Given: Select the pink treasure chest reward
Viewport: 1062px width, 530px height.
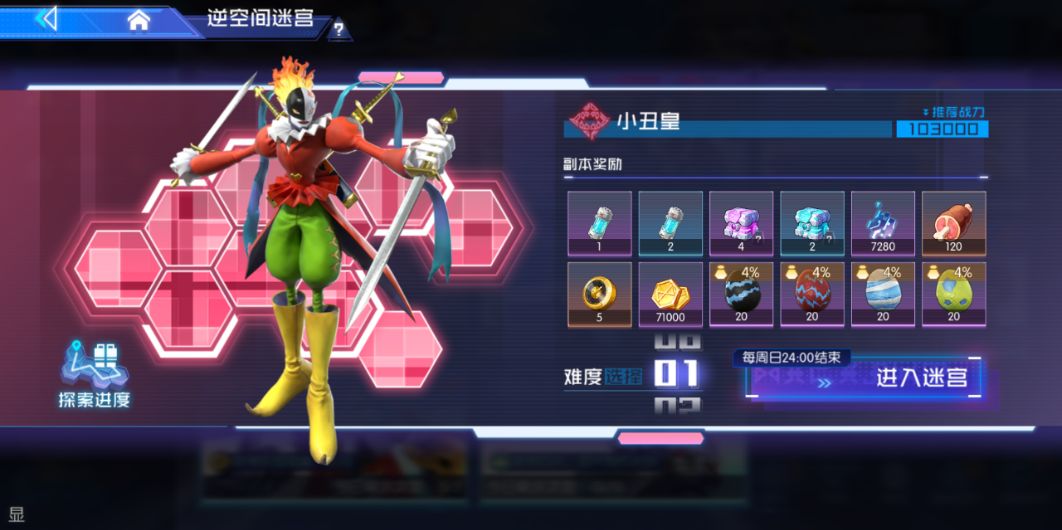Looking at the screenshot, I should [741, 223].
